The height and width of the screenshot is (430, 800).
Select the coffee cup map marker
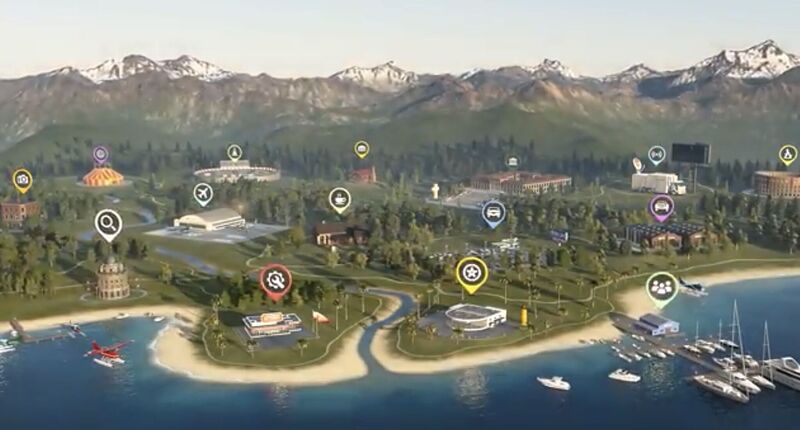point(340,198)
